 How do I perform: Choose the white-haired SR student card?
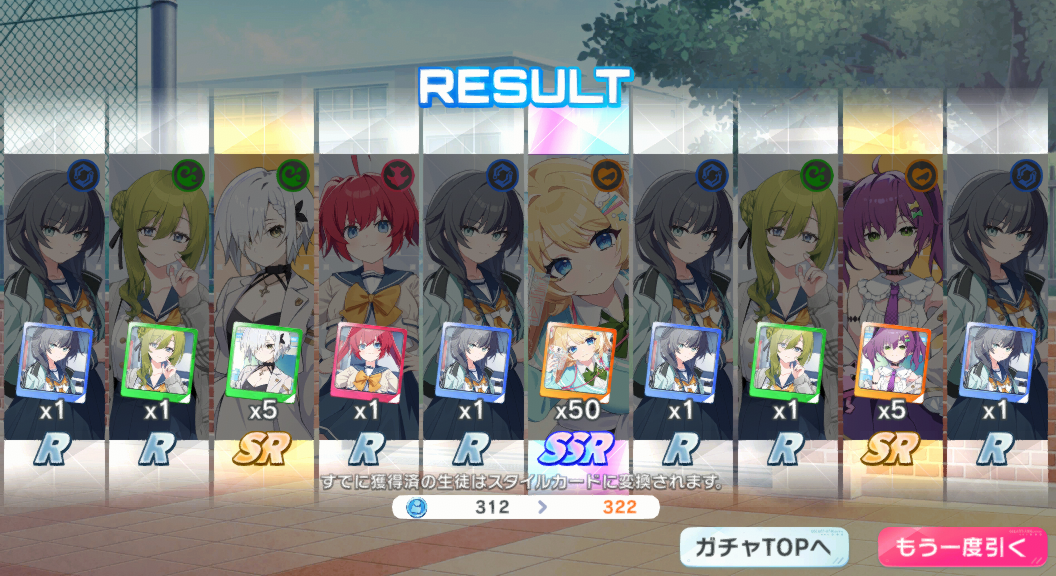tap(265, 300)
